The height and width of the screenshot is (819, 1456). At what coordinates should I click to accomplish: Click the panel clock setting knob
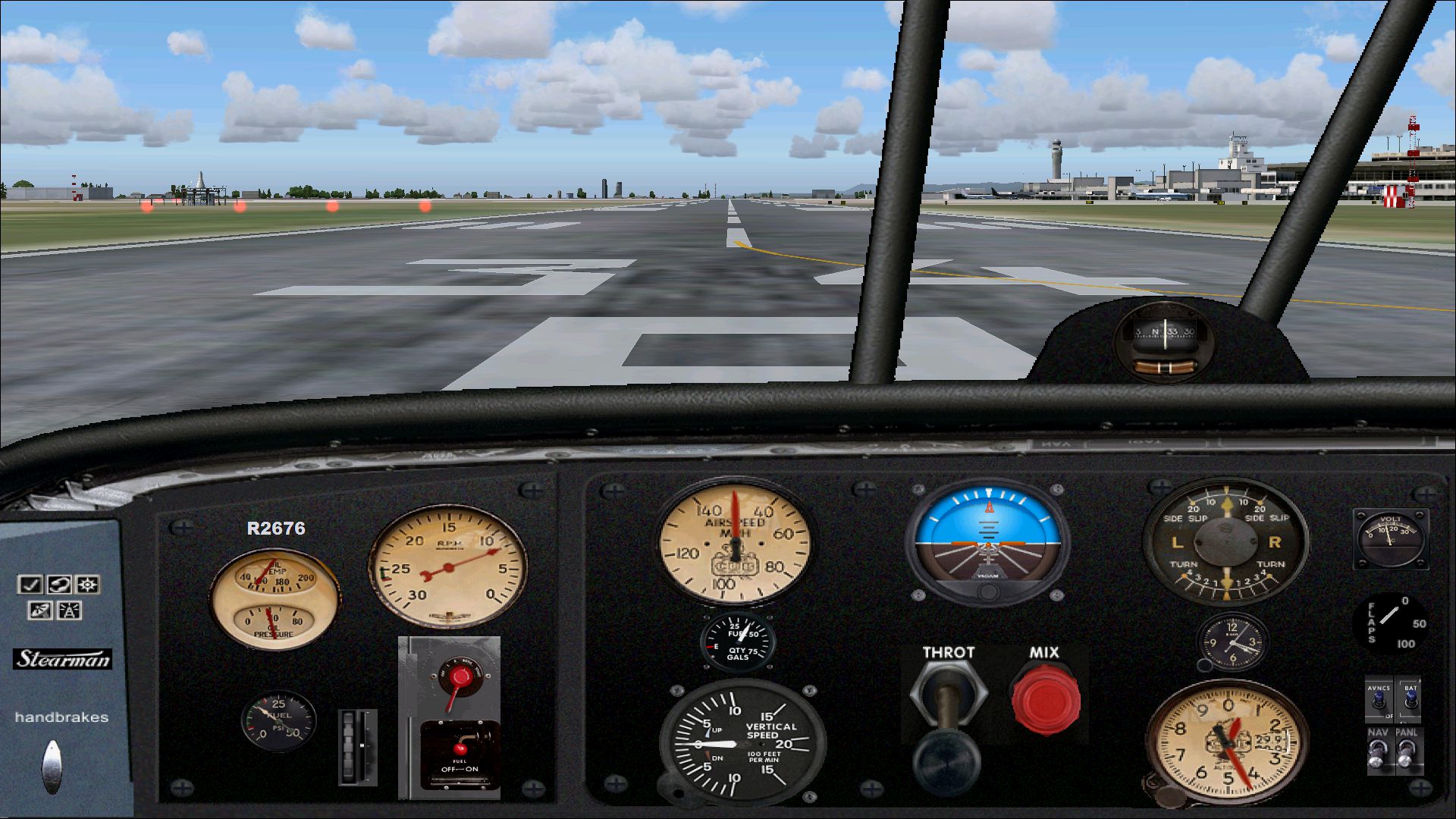pos(1204,666)
